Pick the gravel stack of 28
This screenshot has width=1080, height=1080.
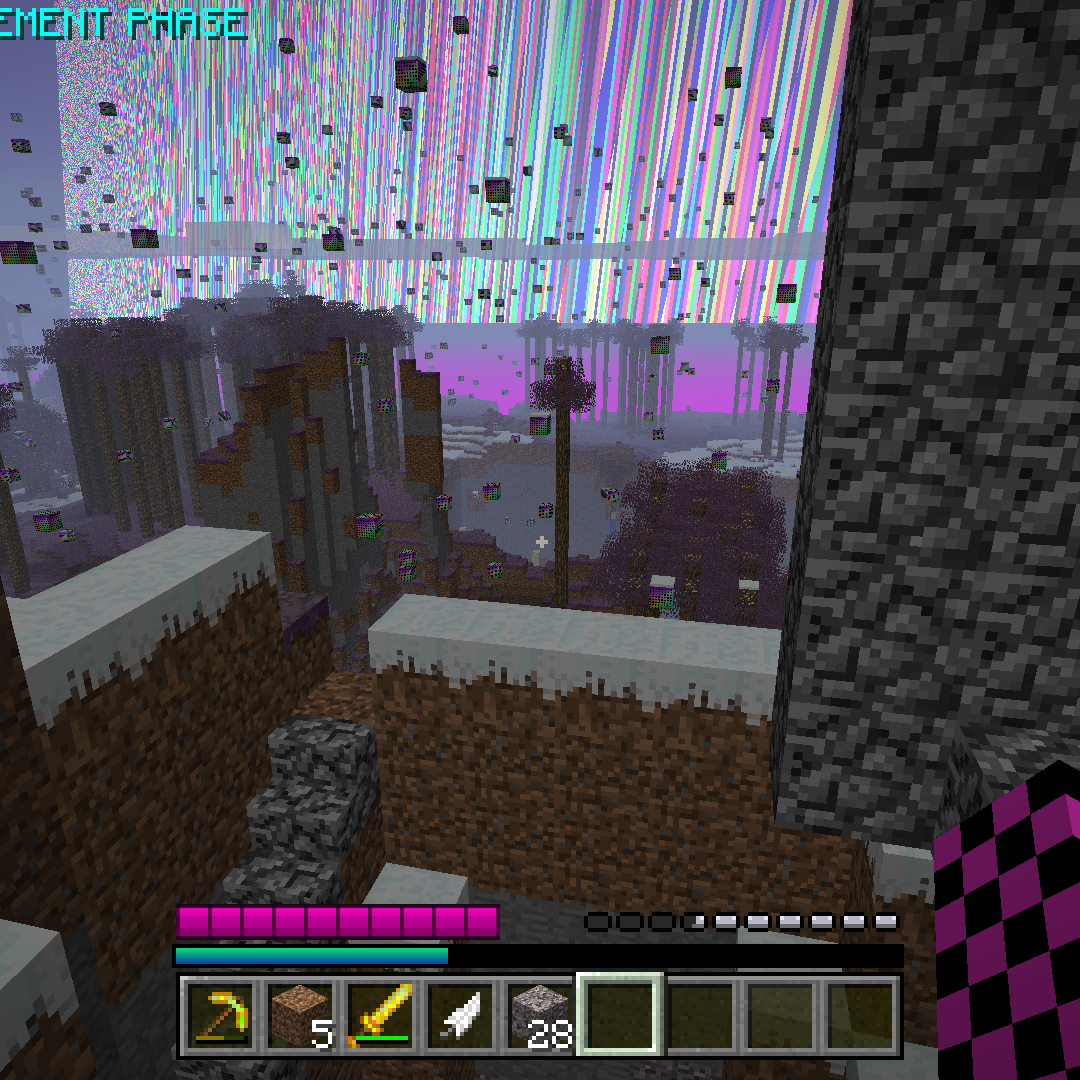(x=540, y=1014)
